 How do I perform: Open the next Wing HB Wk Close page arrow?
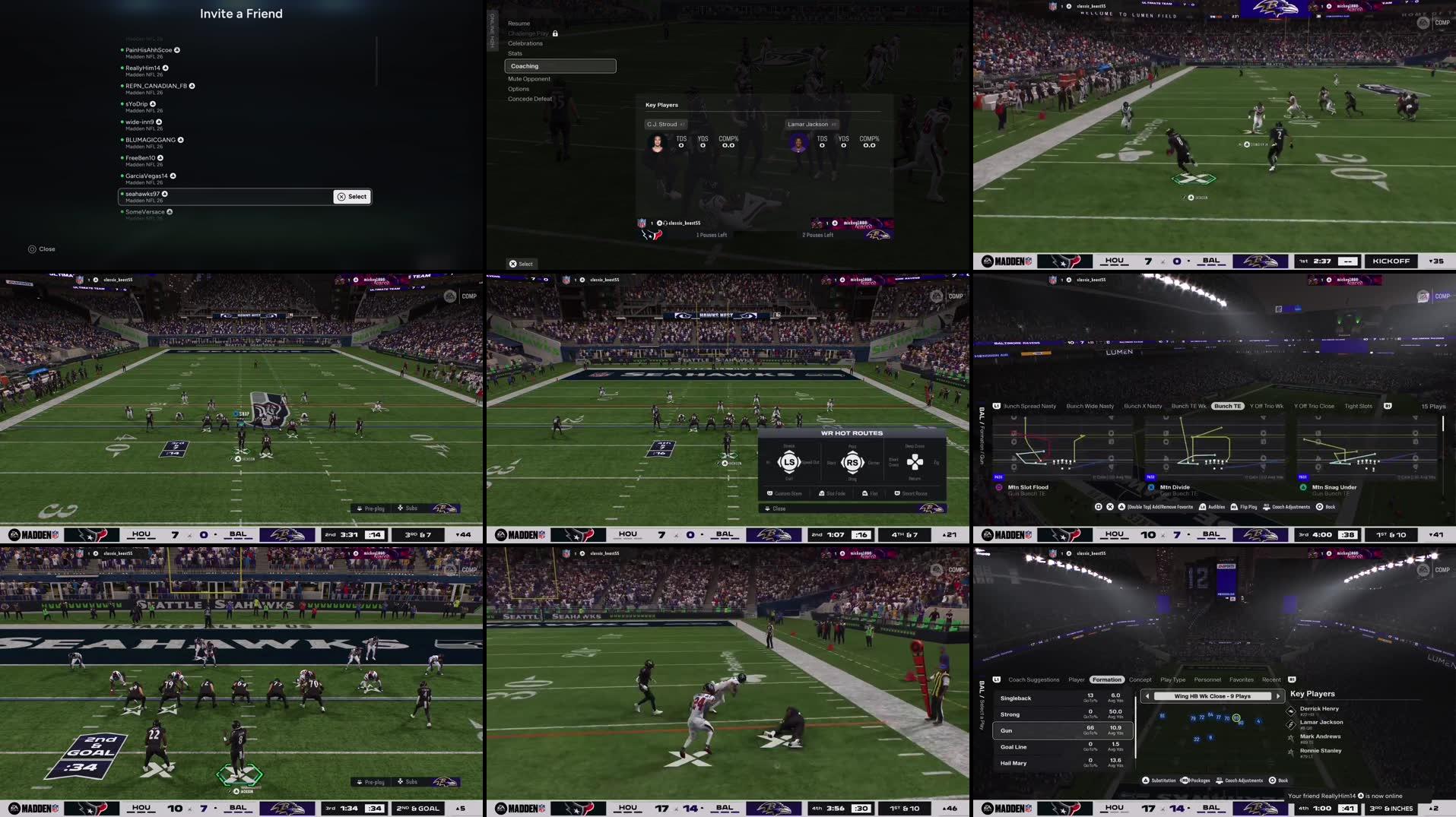click(x=1279, y=696)
